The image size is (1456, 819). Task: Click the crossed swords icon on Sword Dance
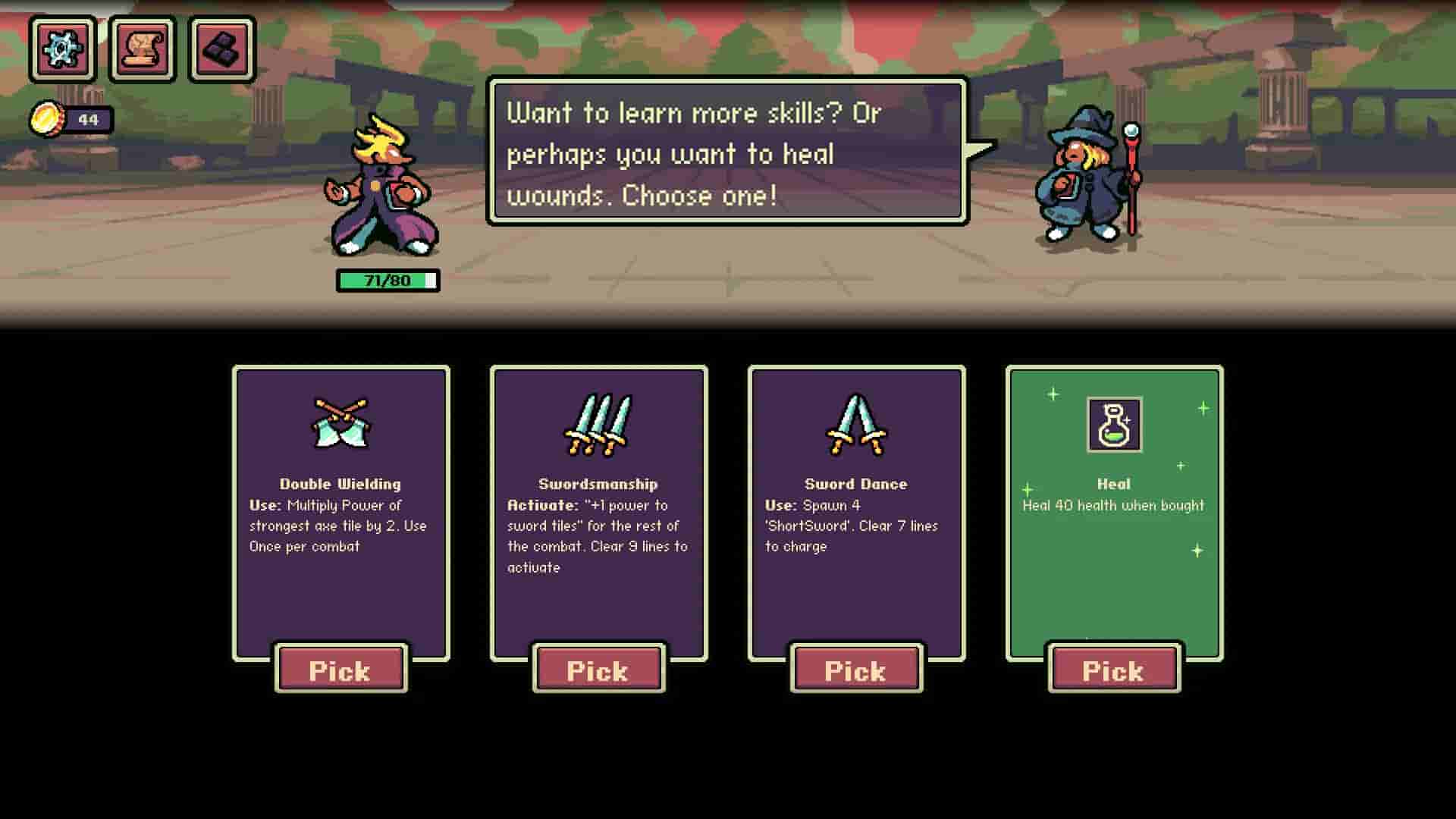[x=855, y=427]
